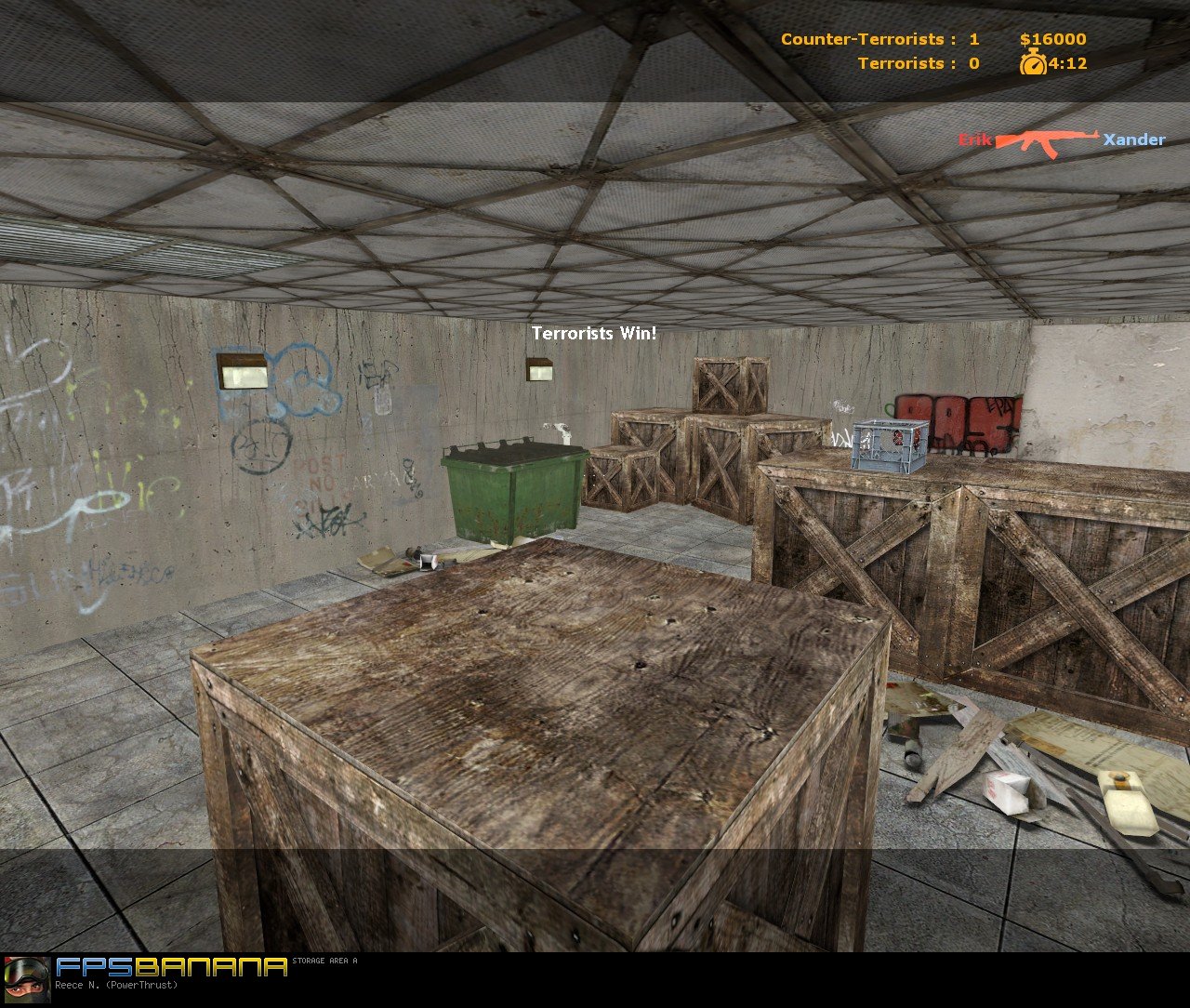Click Xander's name in the kill feed
This screenshot has height=1008, width=1190.
click(x=1132, y=140)
